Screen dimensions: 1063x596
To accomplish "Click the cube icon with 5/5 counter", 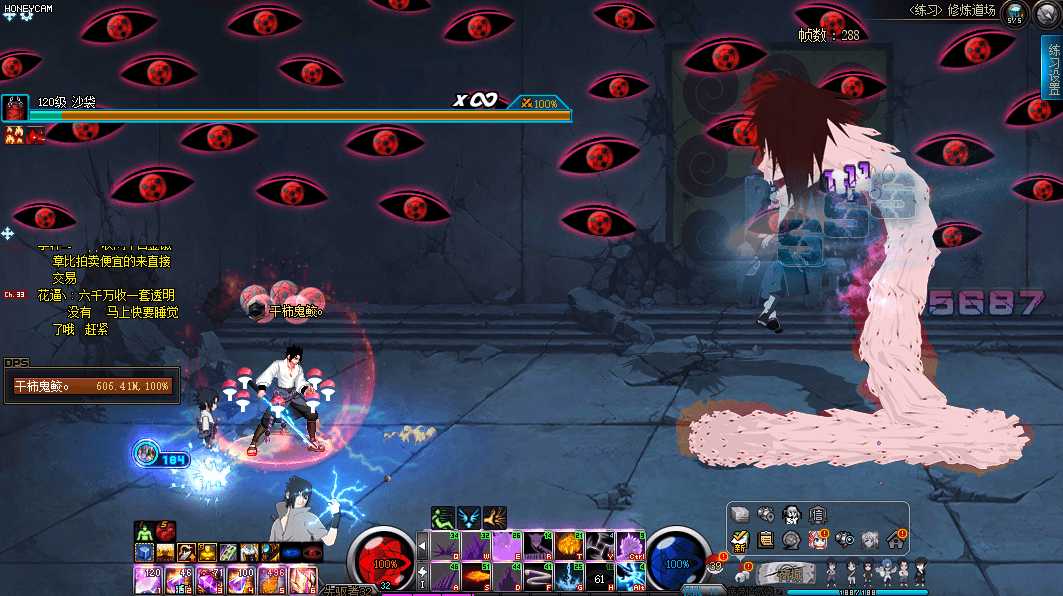I will click(1015, 13).
